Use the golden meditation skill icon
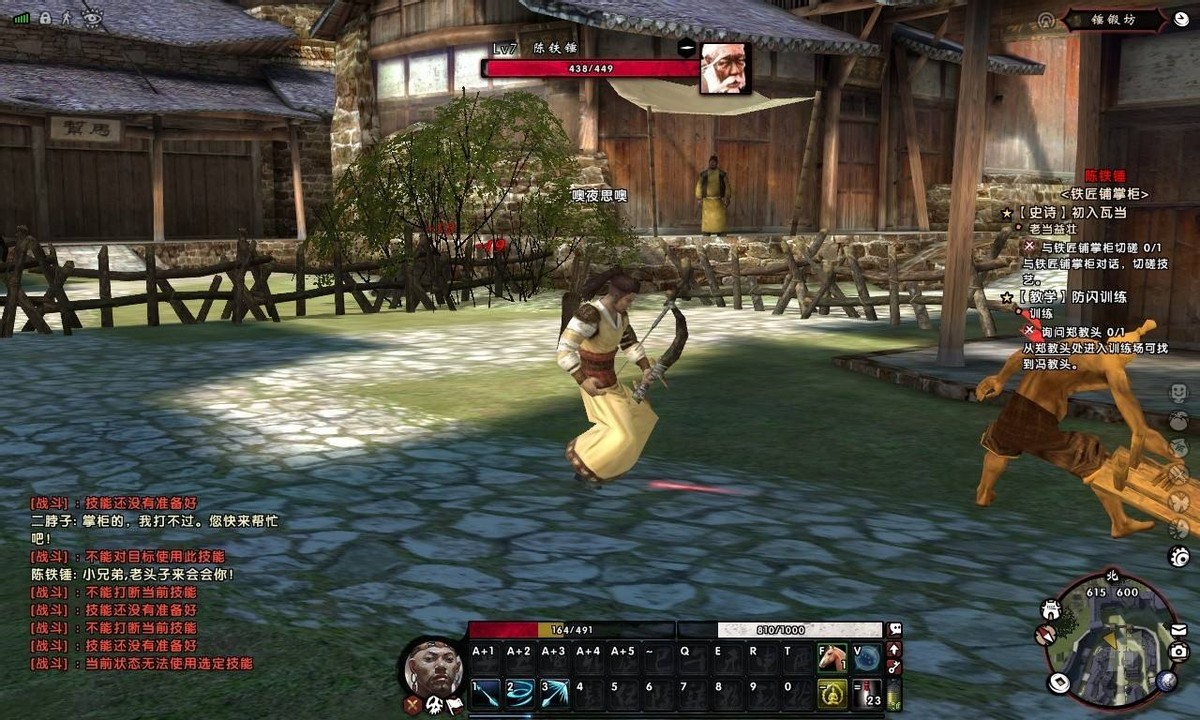This screenshot has height=720, width=1200. point(832,694)
